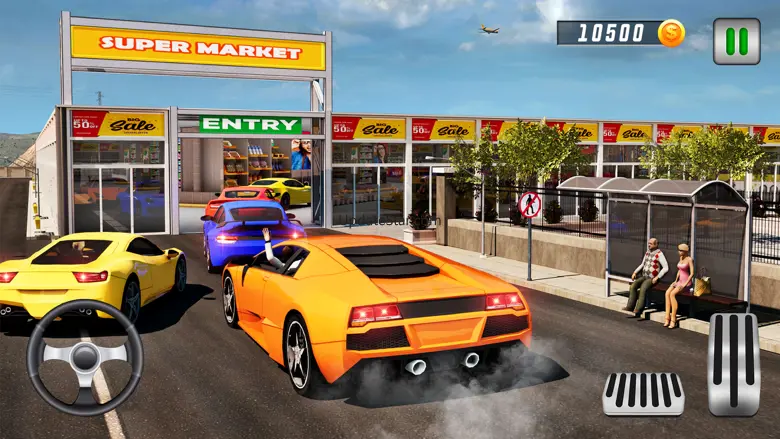Pause the game with the green button
The width and height of the screenshot is (780, 439).
pos(736,41)
